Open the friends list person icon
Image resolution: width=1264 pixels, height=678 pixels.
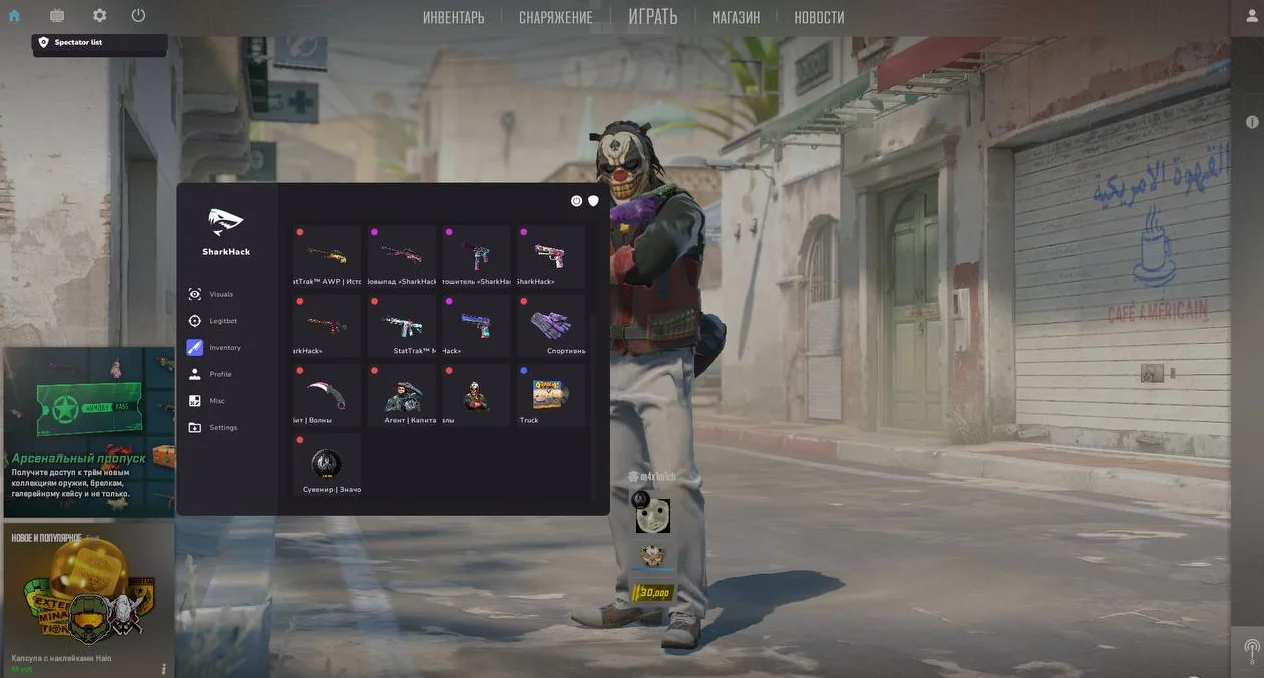point(1251,16)
